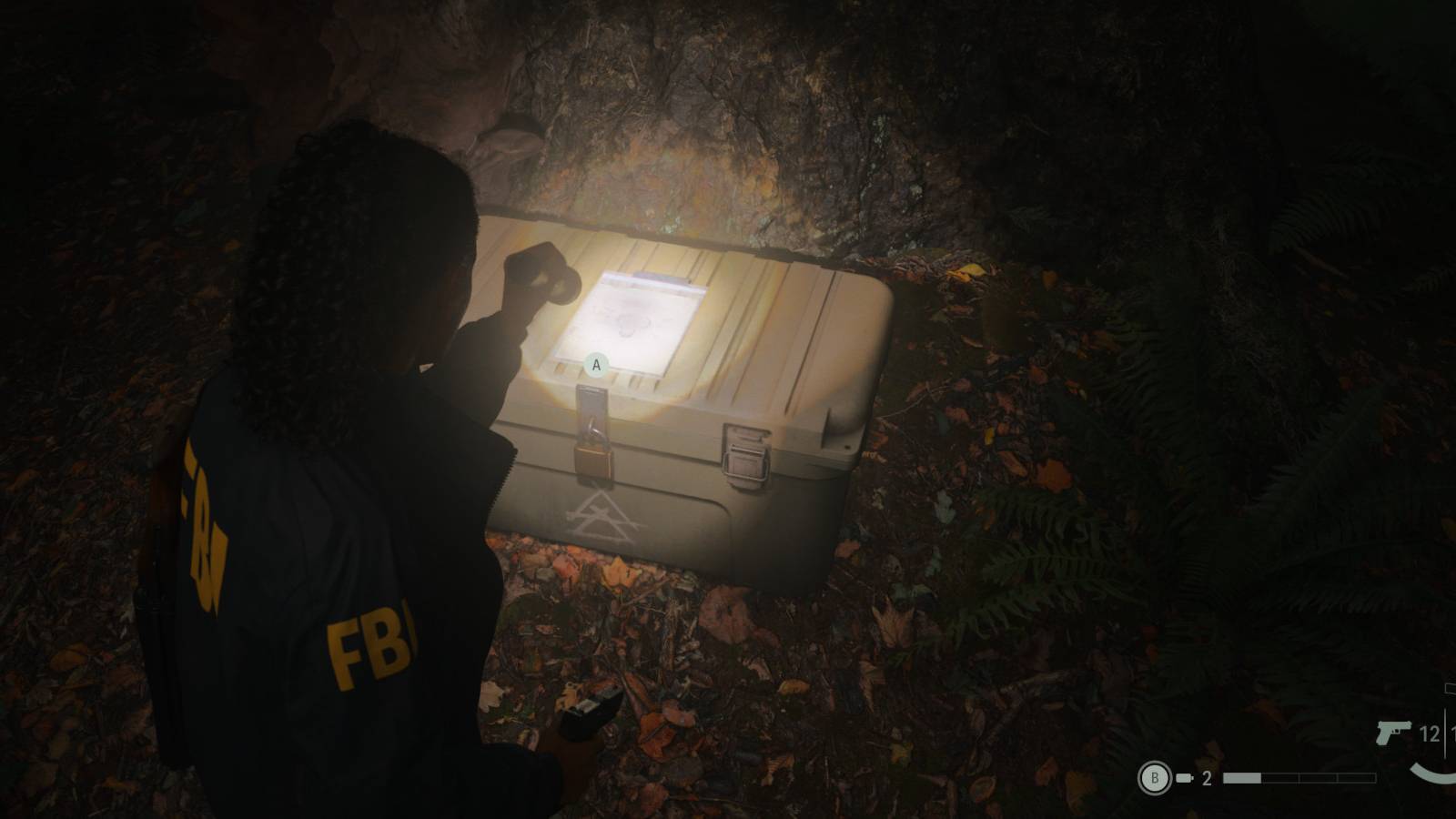Click the flashlight battery icon beside B prompt
1456x819 pixels.
click(x=1183, y=778)
